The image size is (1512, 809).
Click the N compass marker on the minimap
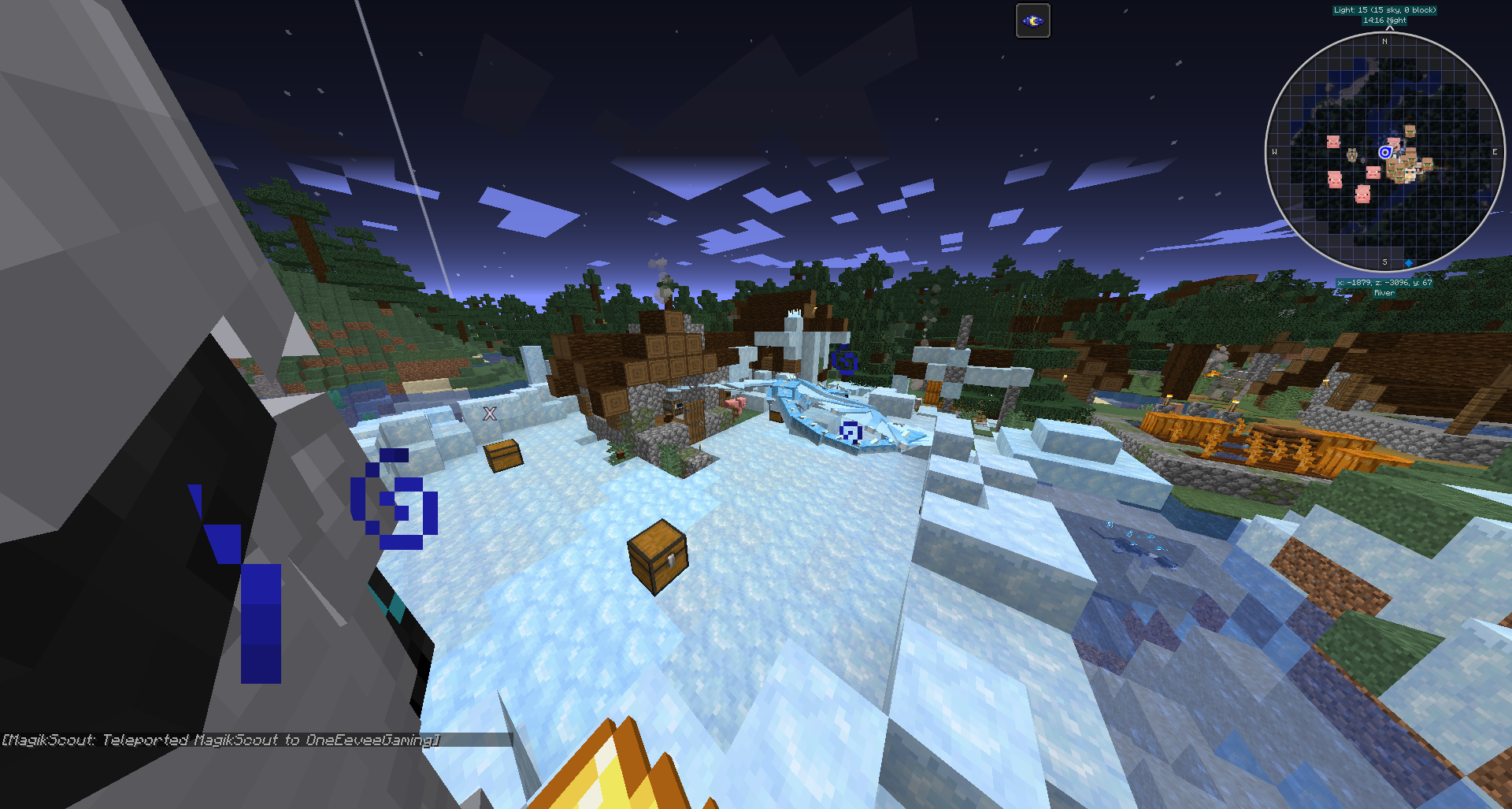pyautogui.click(x=1384, y=41)
